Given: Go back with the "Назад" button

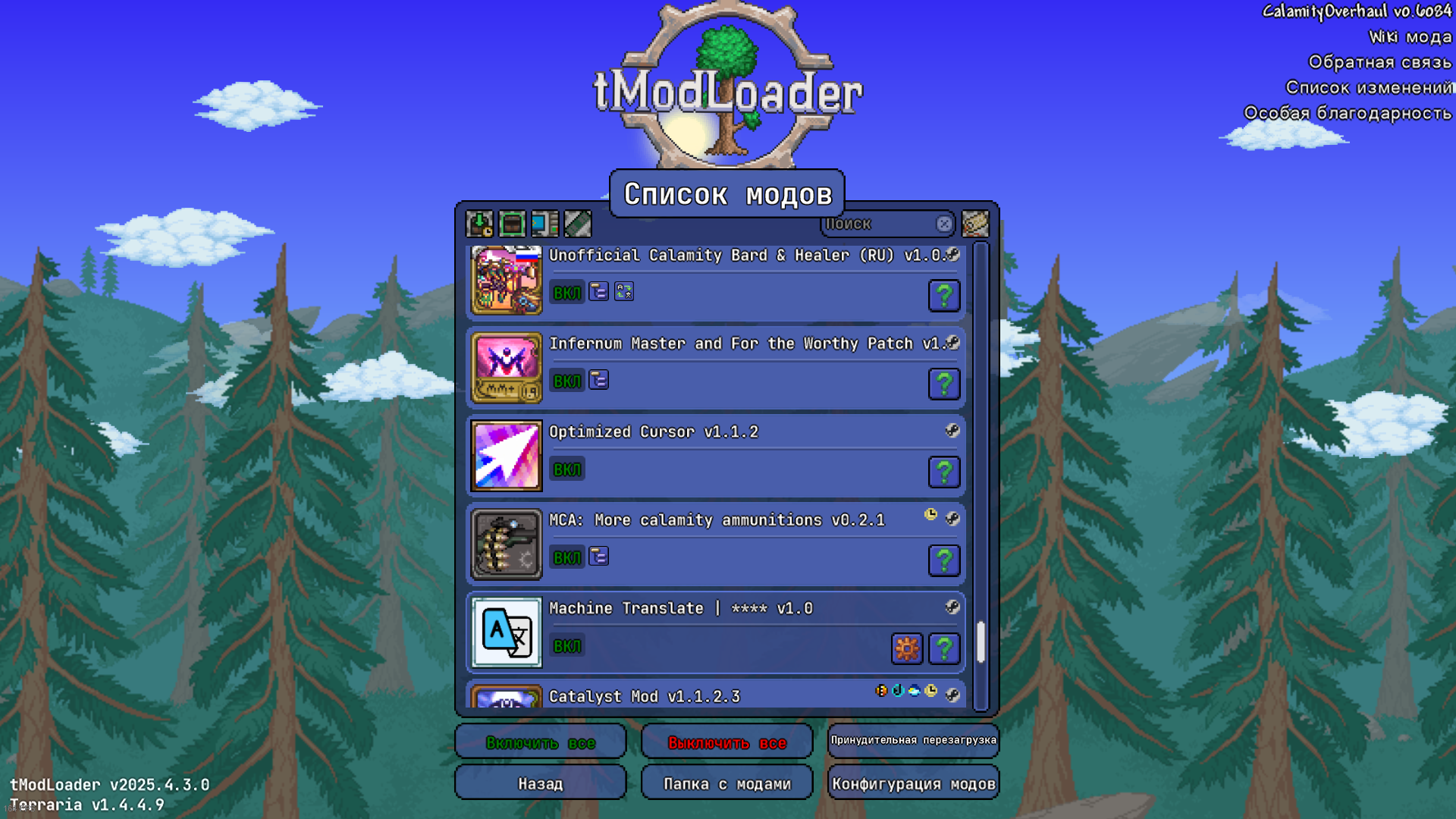Looking at the screenshot, I should coord(540,783).
